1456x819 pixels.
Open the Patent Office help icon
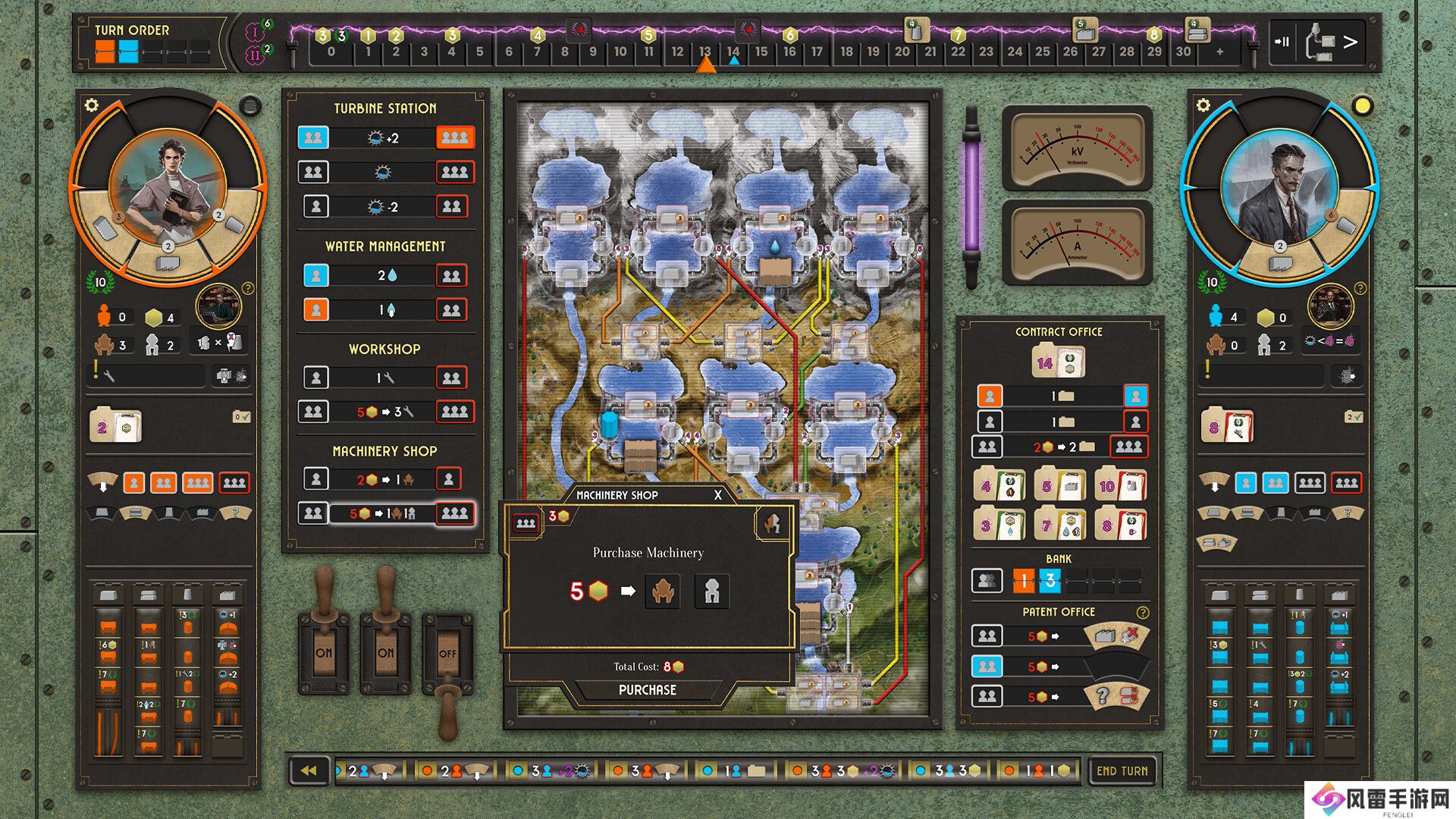point(1142,612)
